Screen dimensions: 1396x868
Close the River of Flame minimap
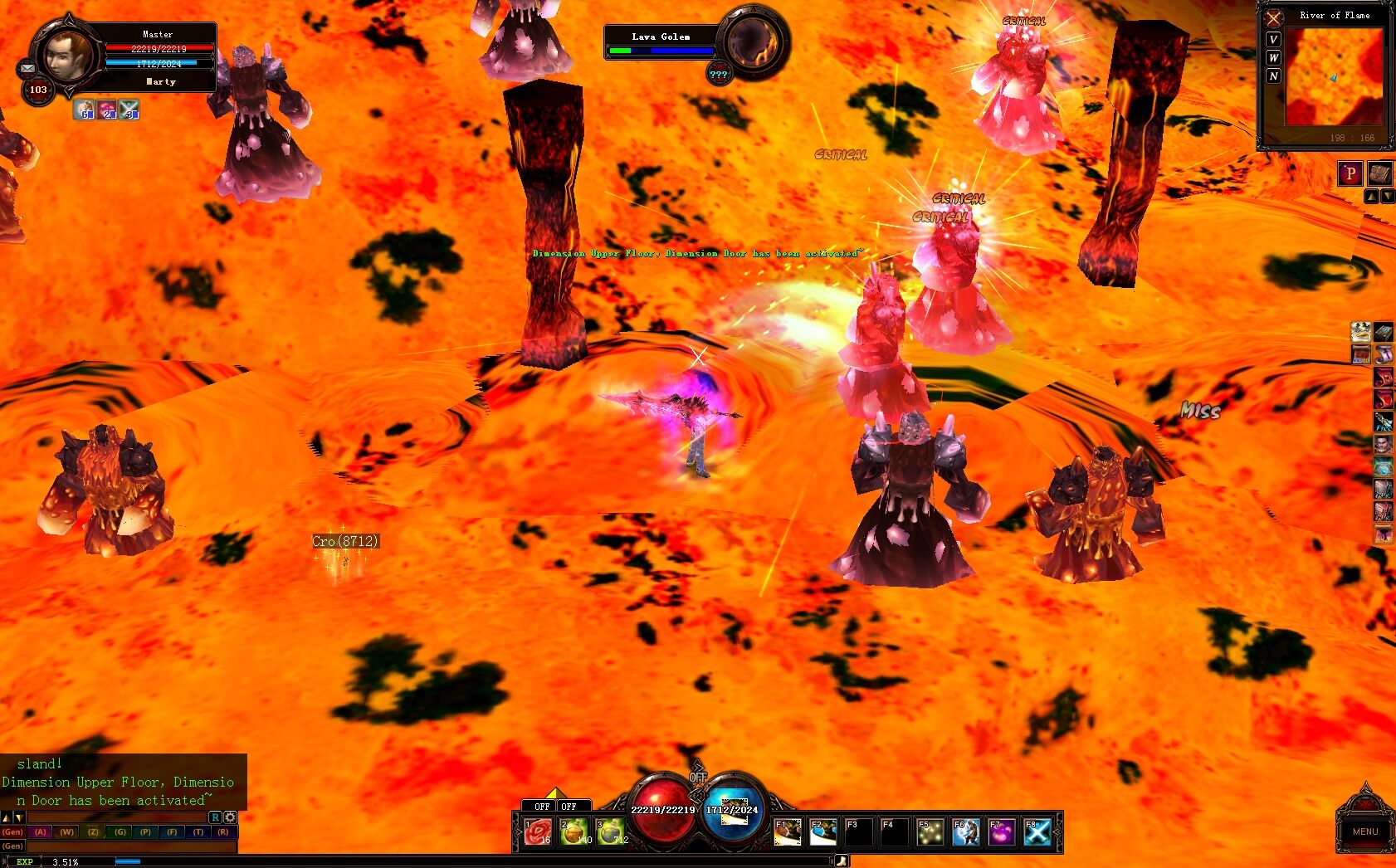pos(1273,18)
